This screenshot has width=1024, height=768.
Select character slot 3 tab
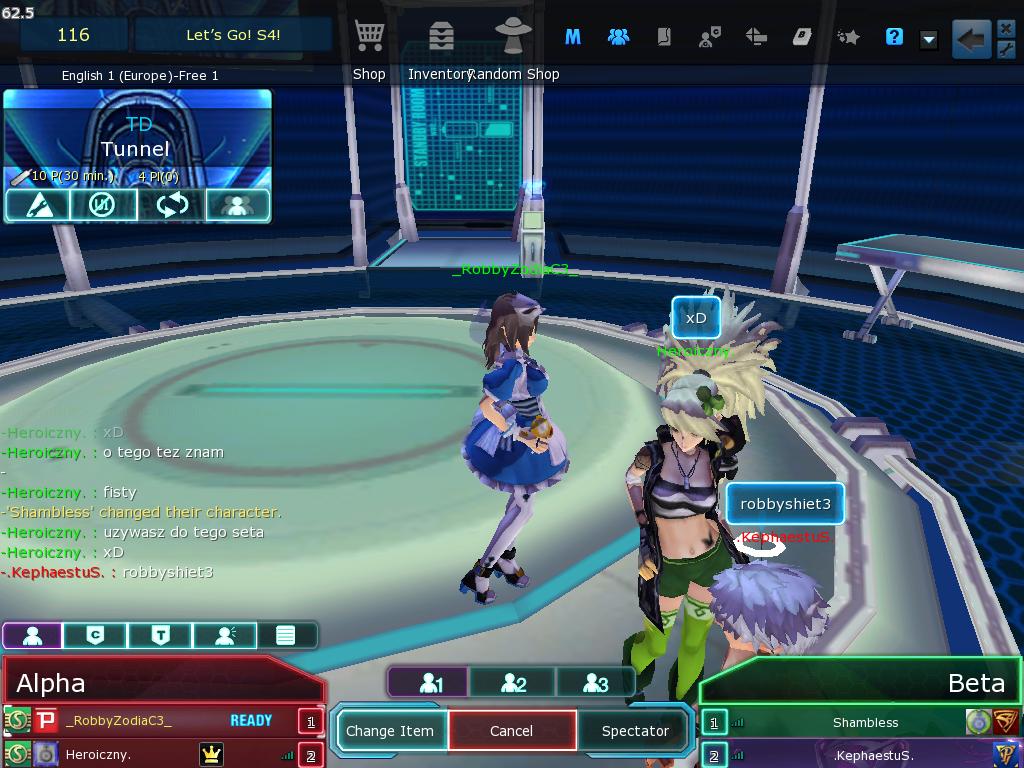coord(595,683)
